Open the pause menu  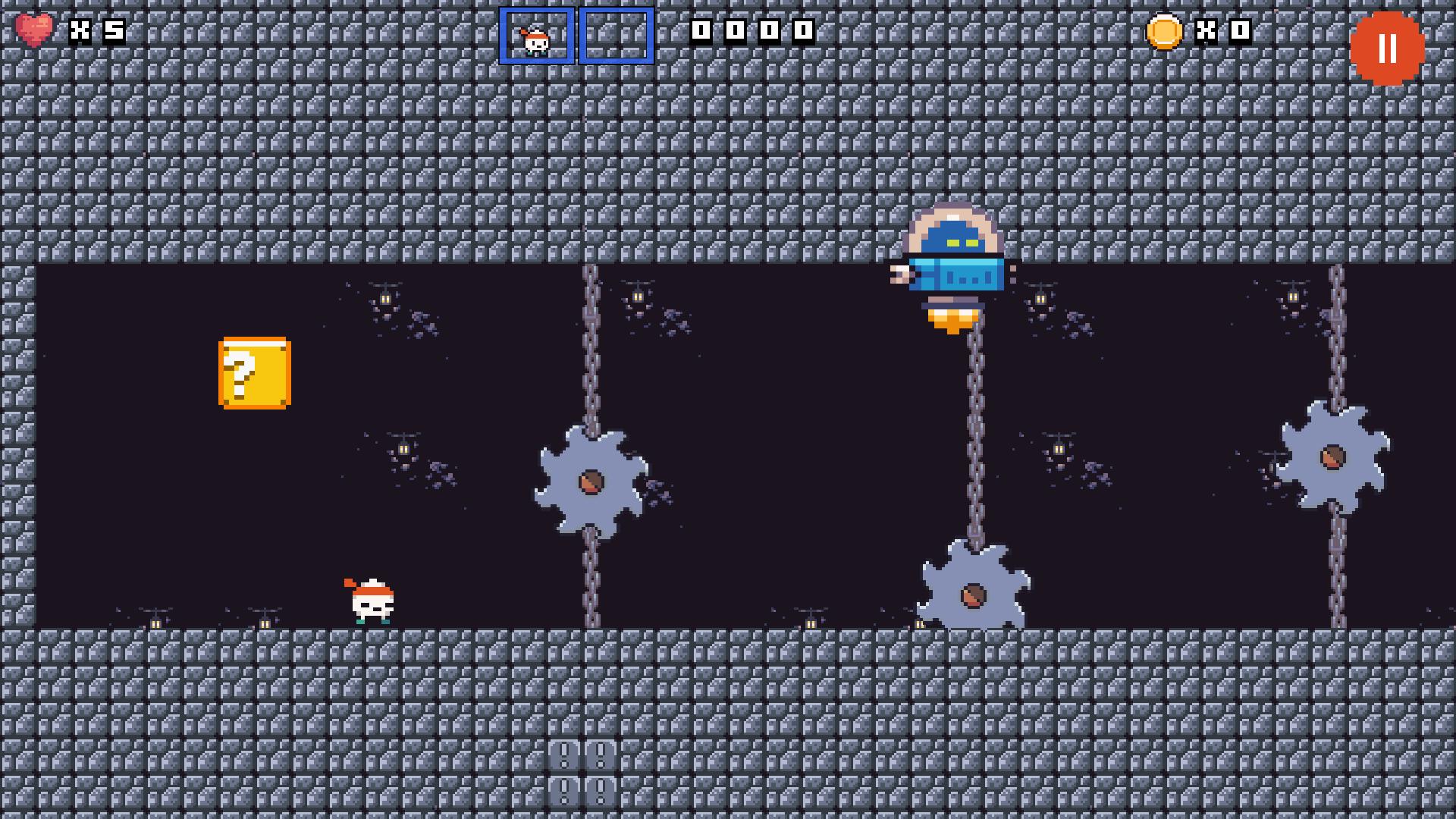(1389, 49)
